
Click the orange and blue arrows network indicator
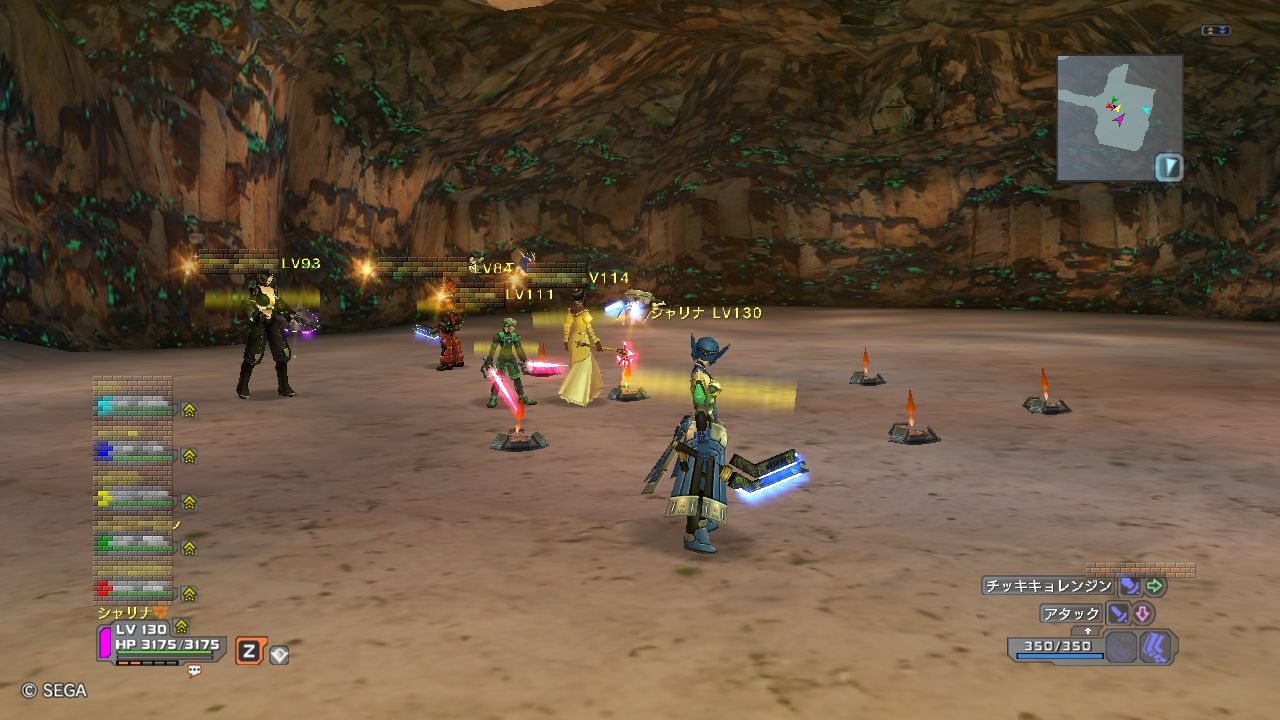1216,31
